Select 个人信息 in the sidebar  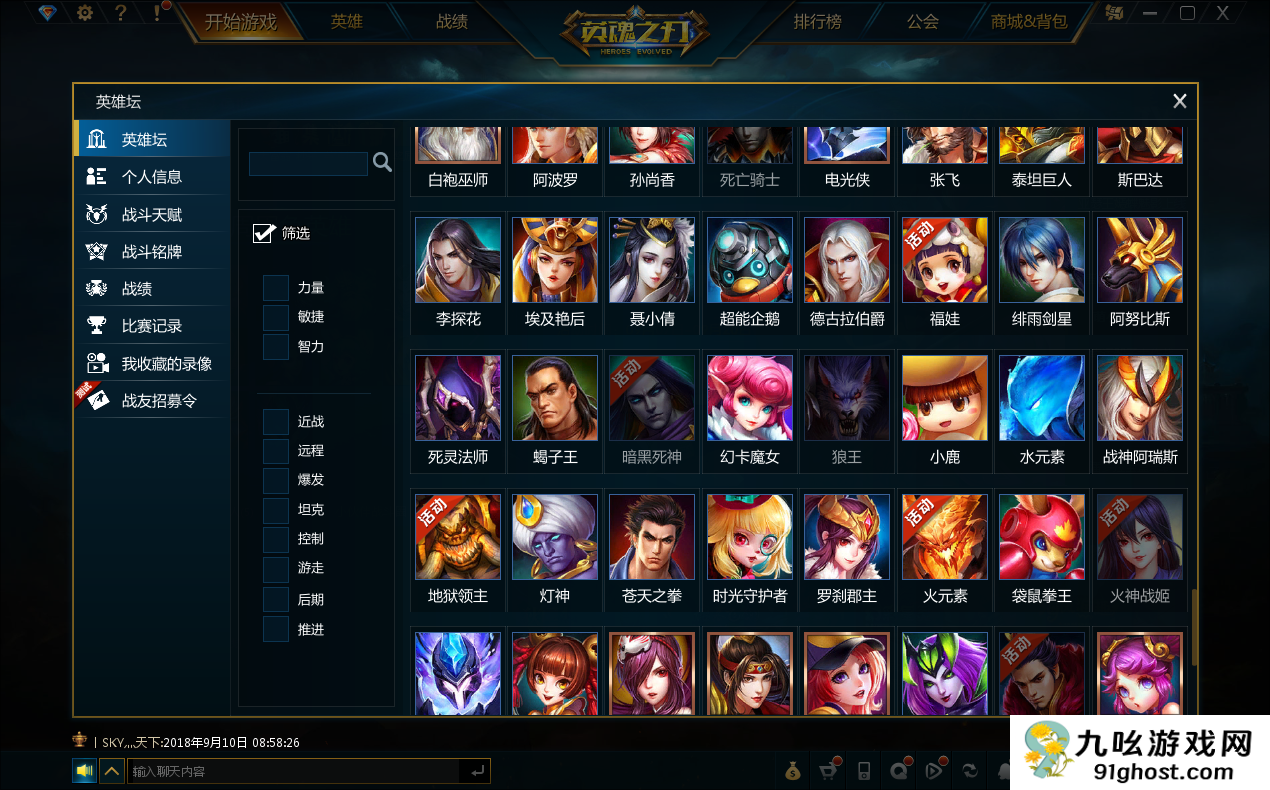coord(151,177)
